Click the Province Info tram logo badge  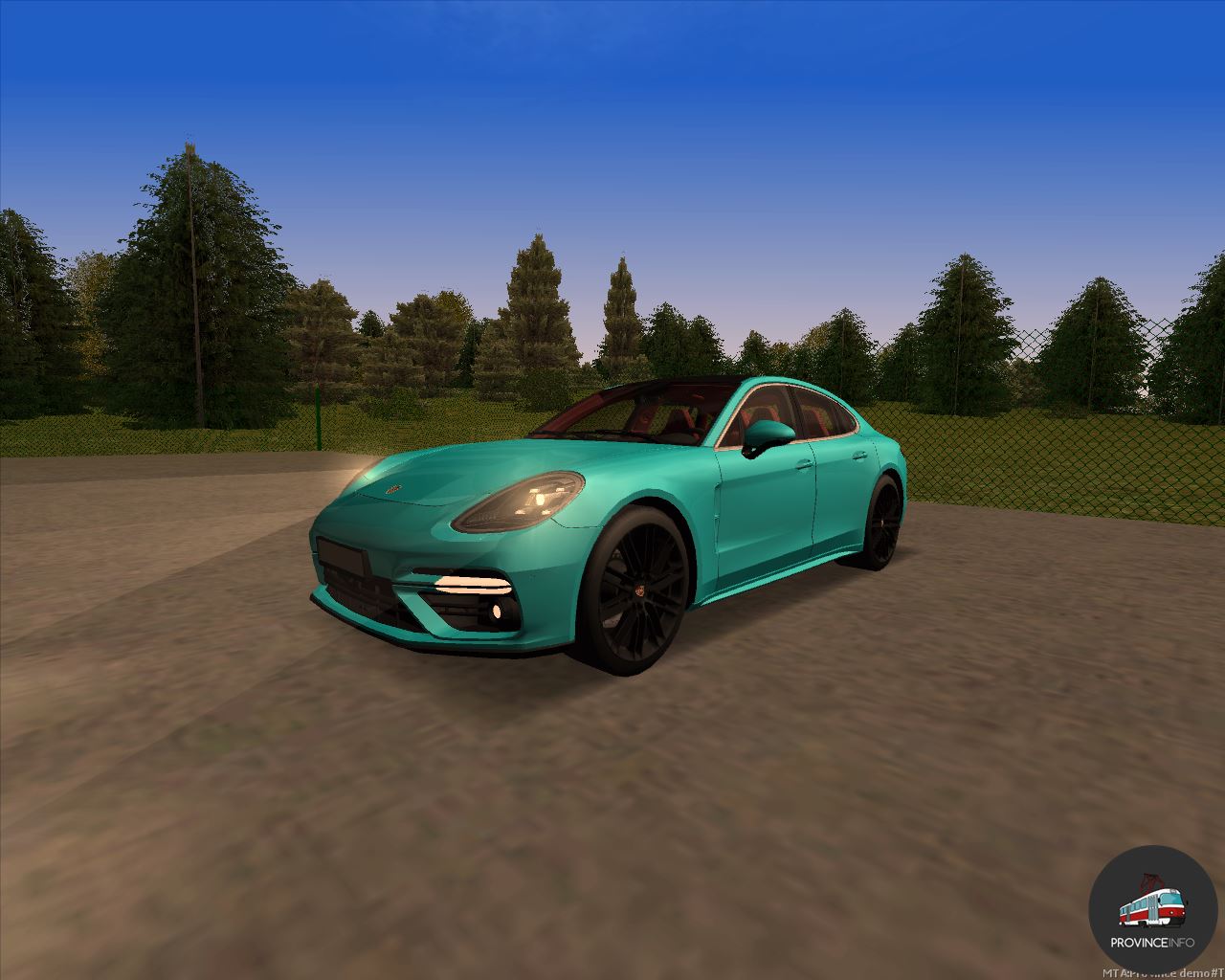click(1152, 910)
